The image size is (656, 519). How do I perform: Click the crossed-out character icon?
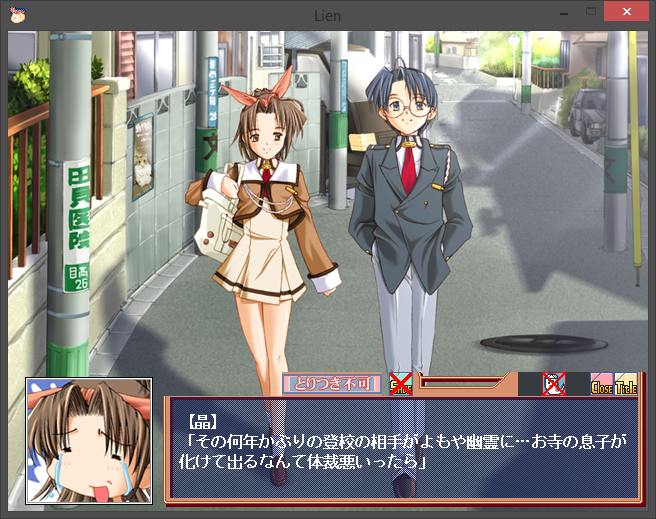[x=554, y=383]
